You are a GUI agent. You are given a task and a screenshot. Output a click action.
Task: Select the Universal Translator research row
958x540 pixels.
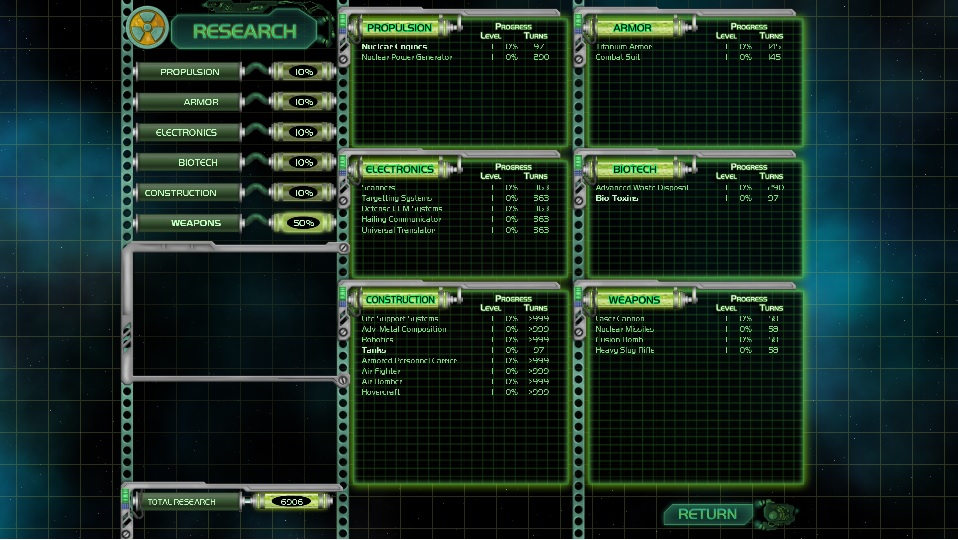[399, 230]
